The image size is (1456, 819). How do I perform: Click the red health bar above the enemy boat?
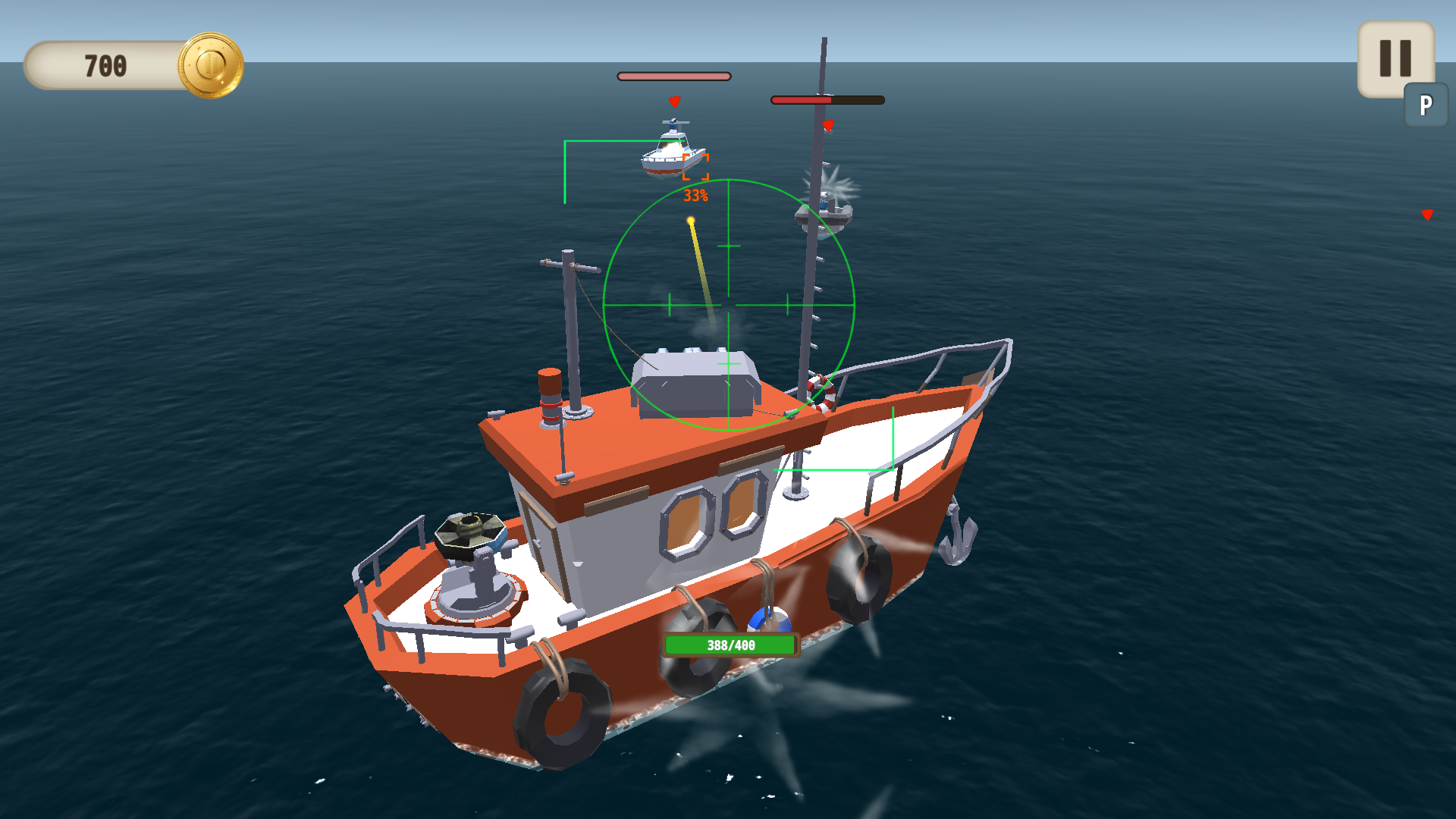click(x=827, y=99)
